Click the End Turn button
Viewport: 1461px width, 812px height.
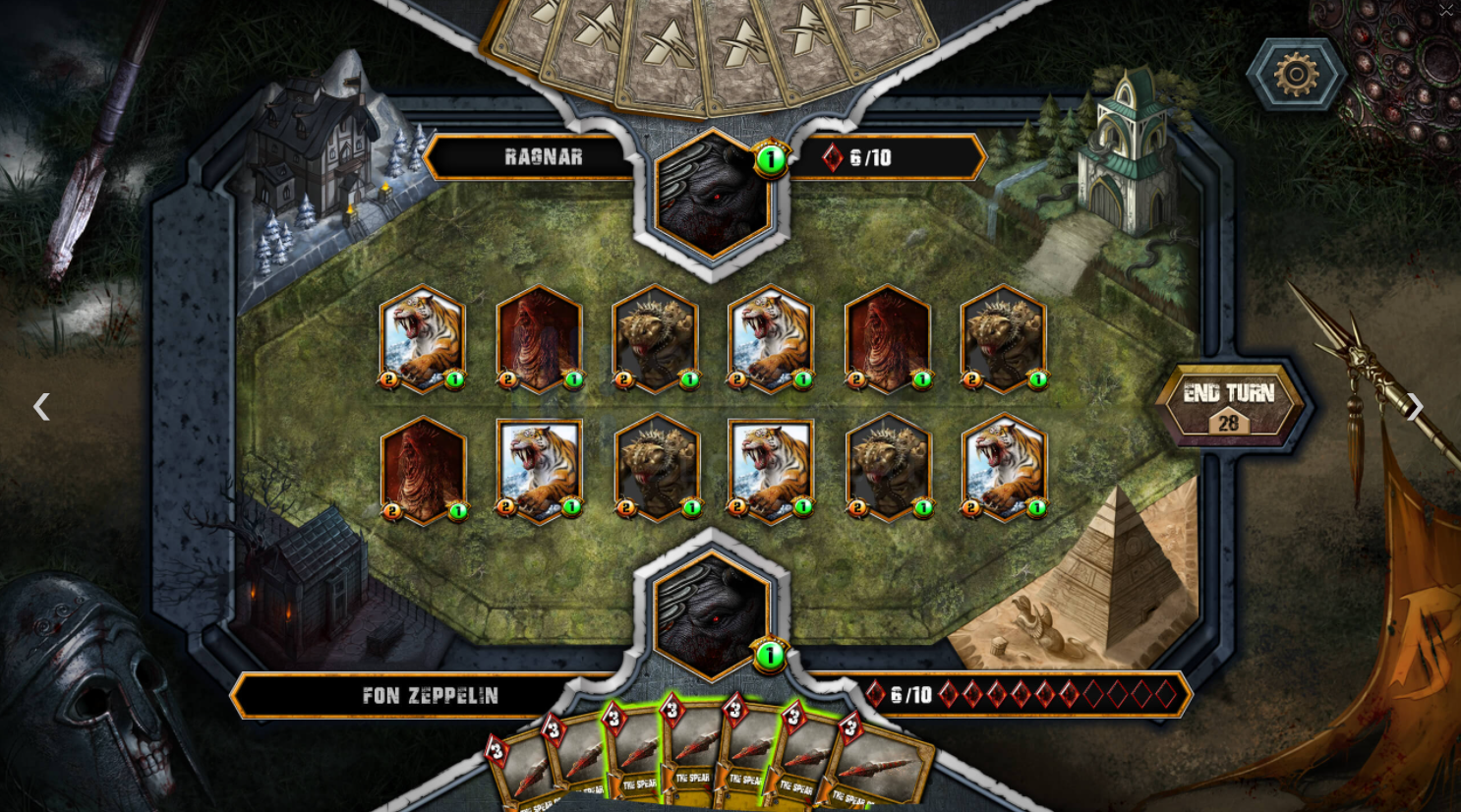coord(1229,395)
